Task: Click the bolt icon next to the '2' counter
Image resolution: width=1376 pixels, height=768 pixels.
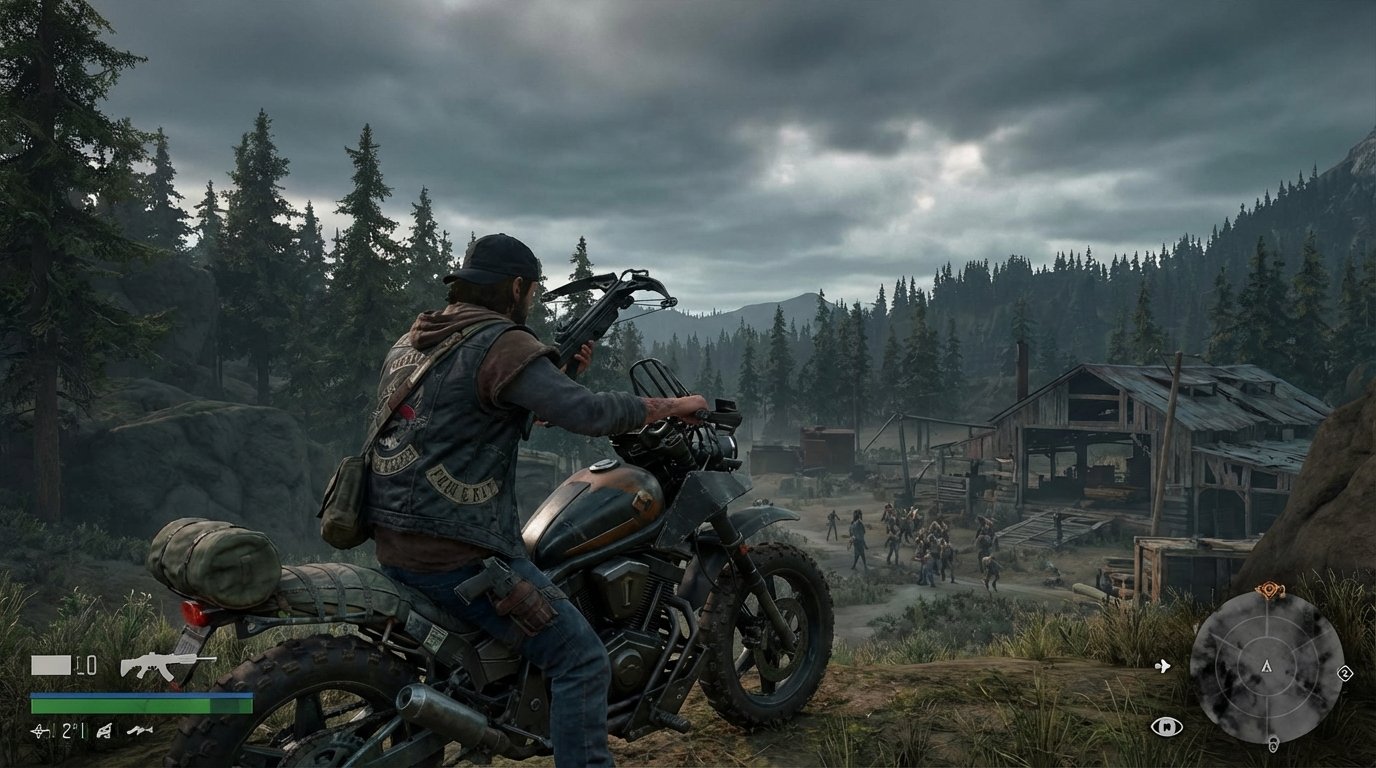Action: coord(39,731)
